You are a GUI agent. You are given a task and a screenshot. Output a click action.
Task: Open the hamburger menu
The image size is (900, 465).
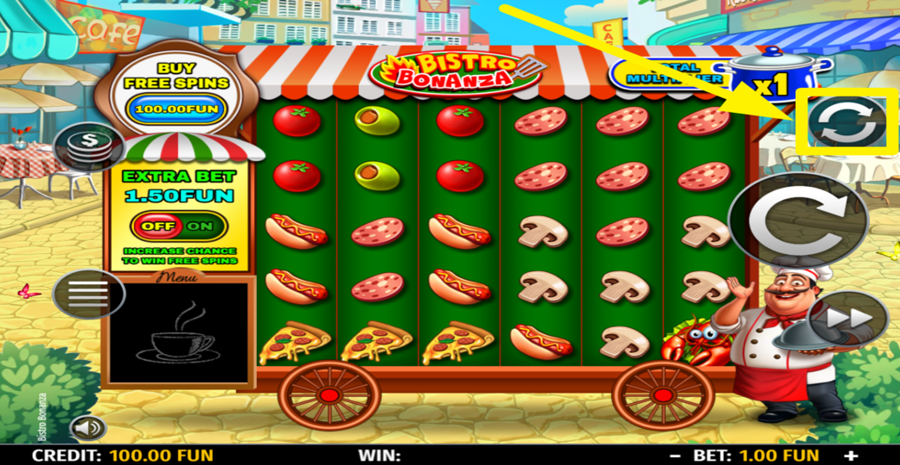(x=88, y=295)
